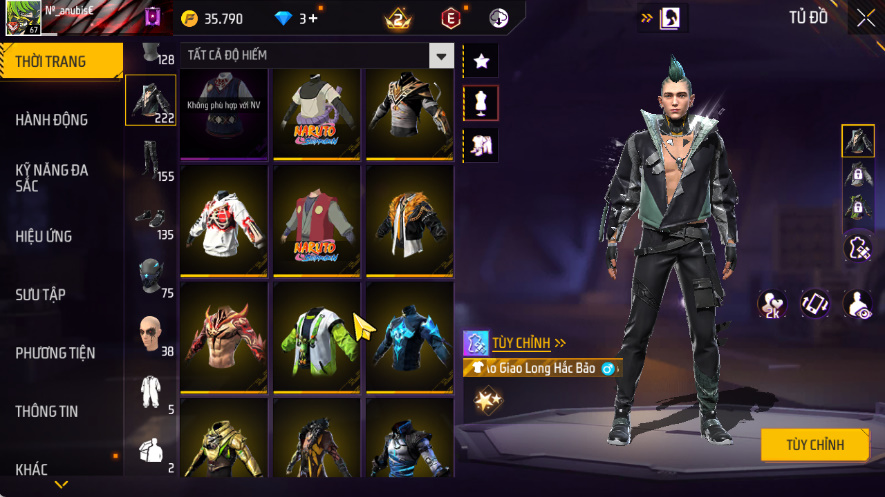
Task: Select the Kỹ Năng Đa Sắc tab
Action: pyautogui.click(x=52, y=178)
